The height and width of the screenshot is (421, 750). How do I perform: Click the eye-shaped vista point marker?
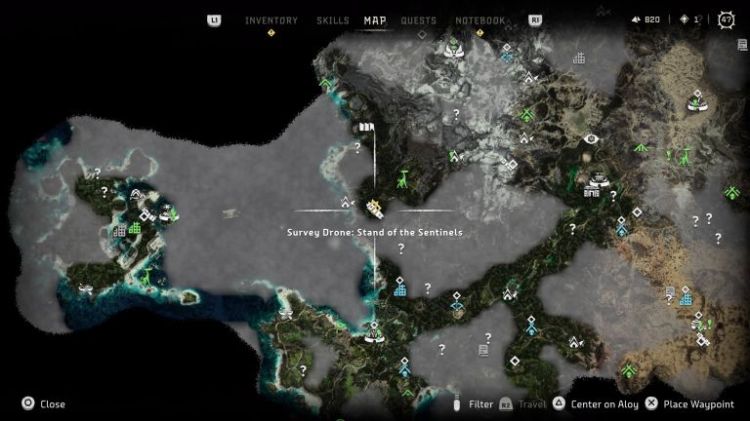(591, 138)
